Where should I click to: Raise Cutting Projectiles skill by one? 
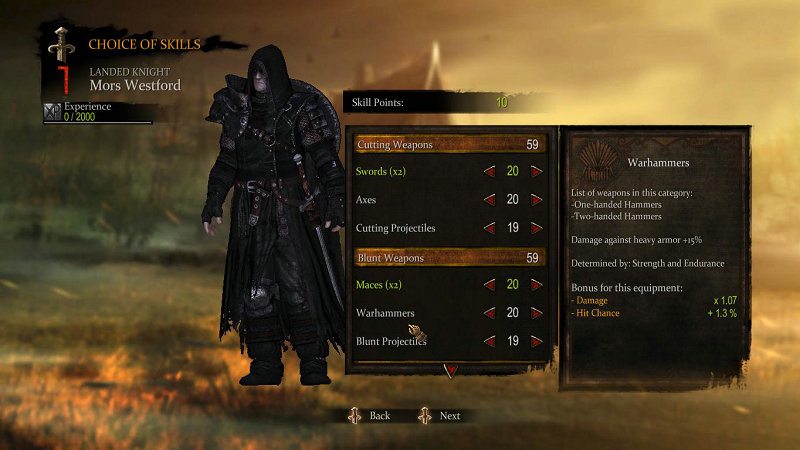pos(537,228)
